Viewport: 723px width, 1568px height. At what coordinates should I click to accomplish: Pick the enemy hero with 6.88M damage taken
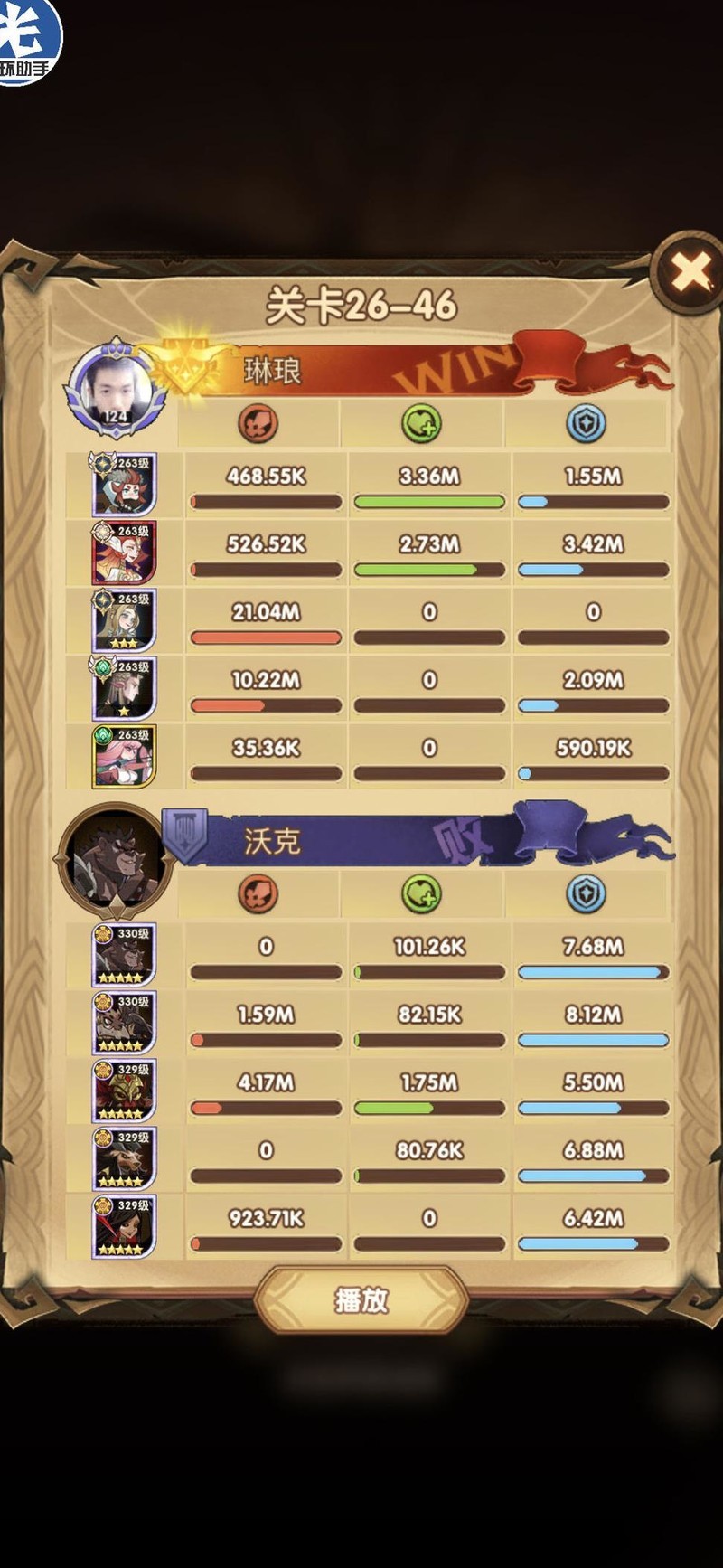[x=125, y=1158]
